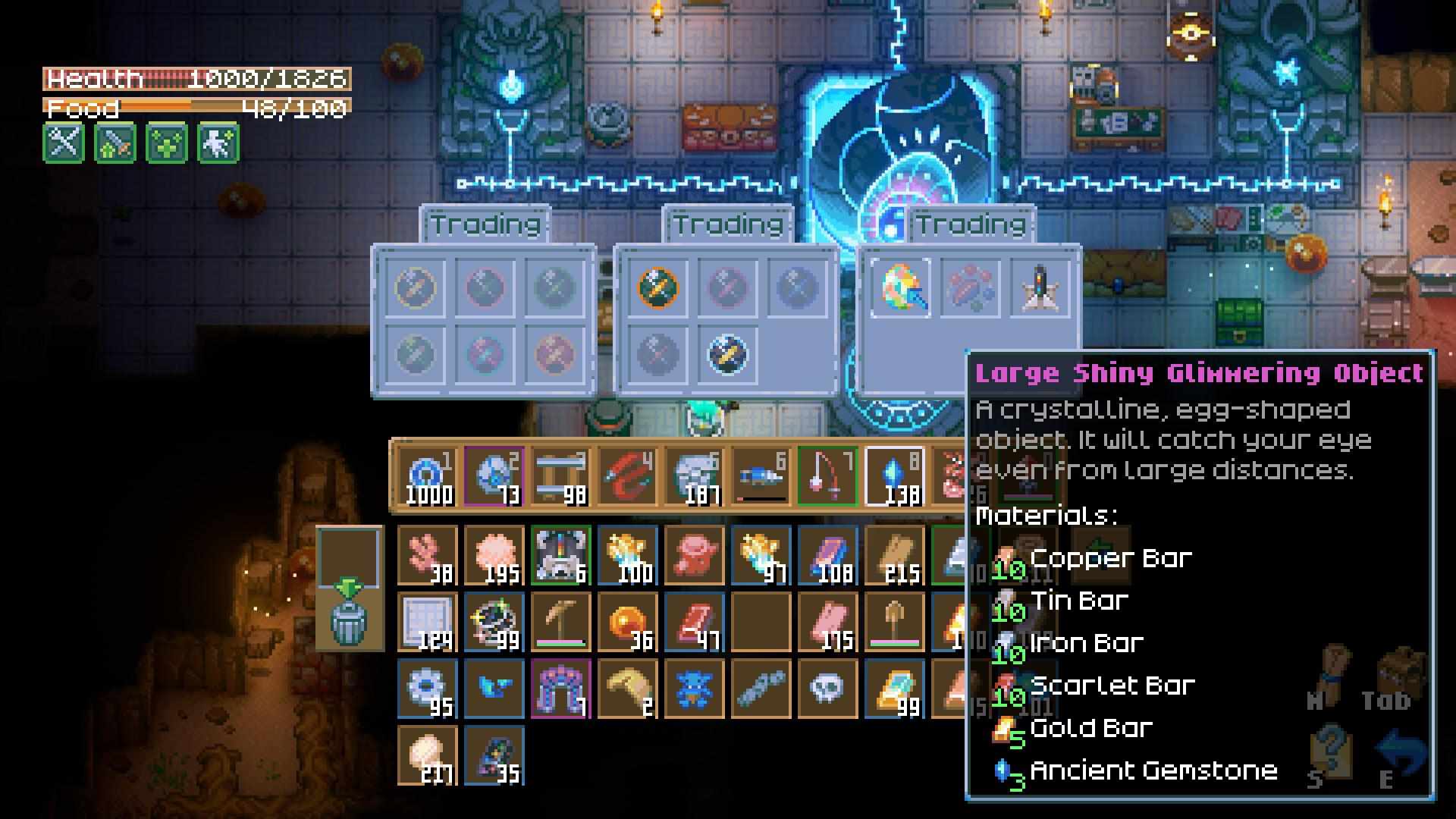Select the red magnet hotbar slot
1456x819 pixels.
click(627, 477)
